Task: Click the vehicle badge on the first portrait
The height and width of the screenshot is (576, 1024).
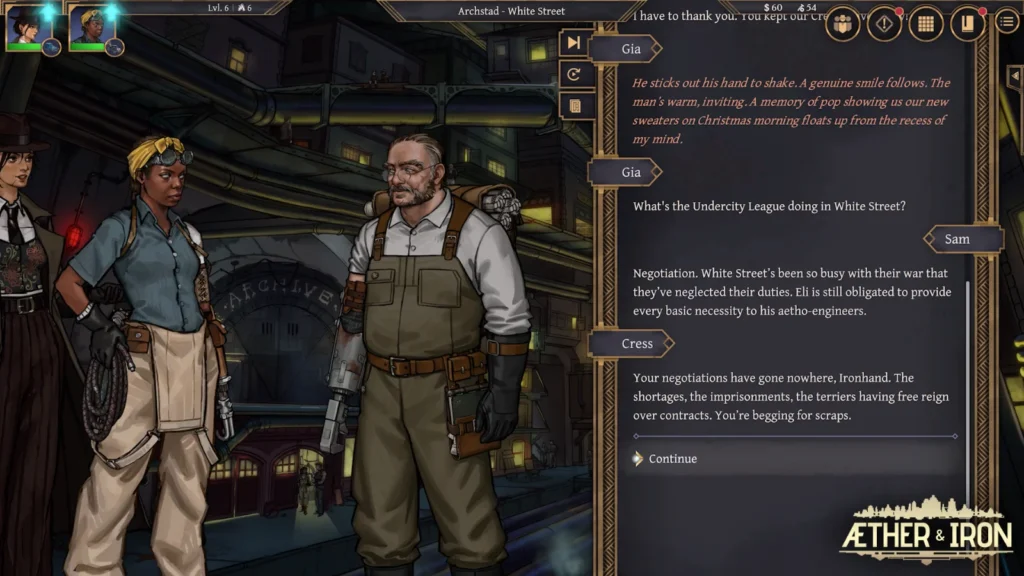Action: pyautogui.click(x=51, y=46)
